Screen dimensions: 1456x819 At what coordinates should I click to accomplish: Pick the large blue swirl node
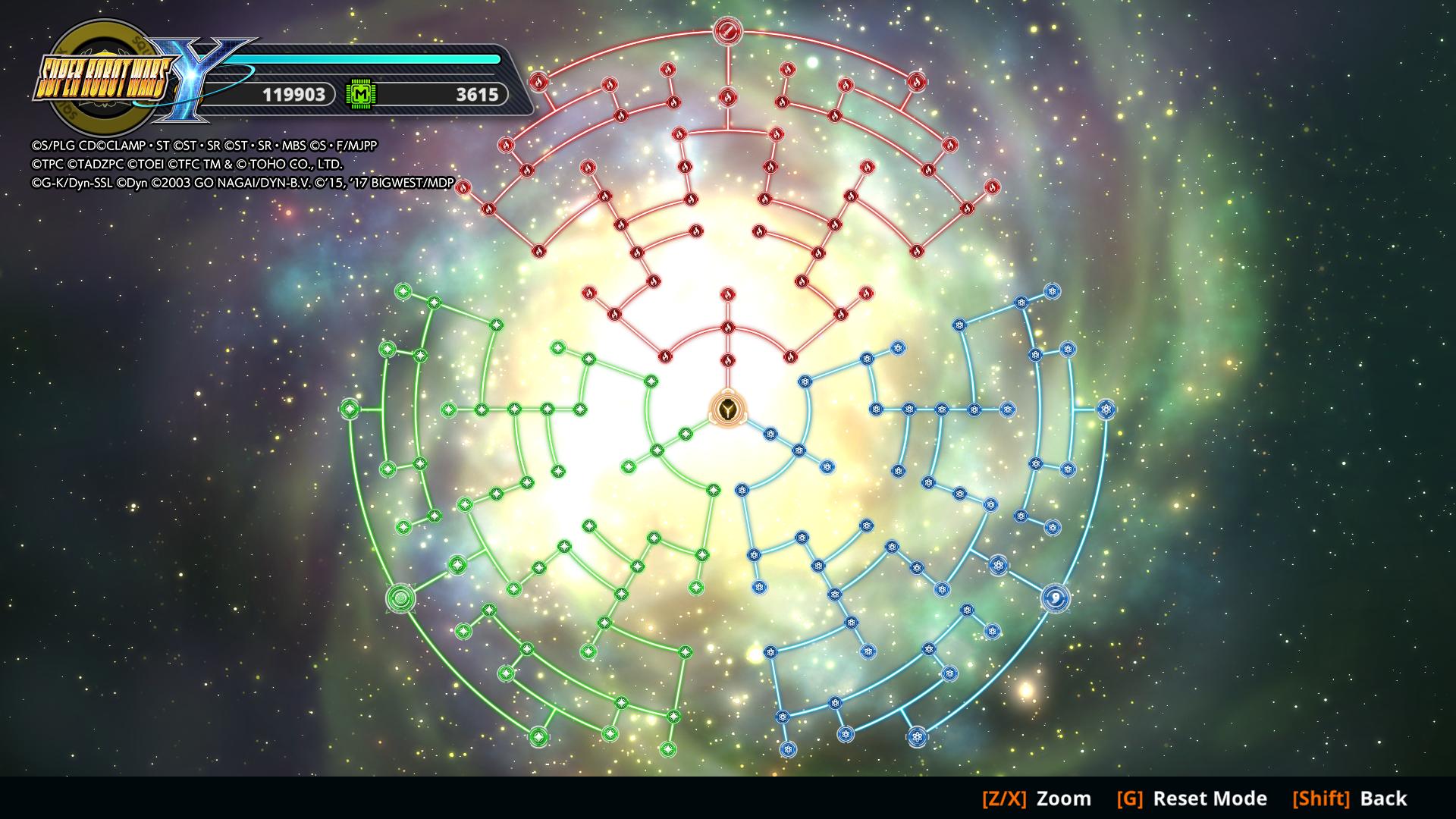pos(1056,598)
